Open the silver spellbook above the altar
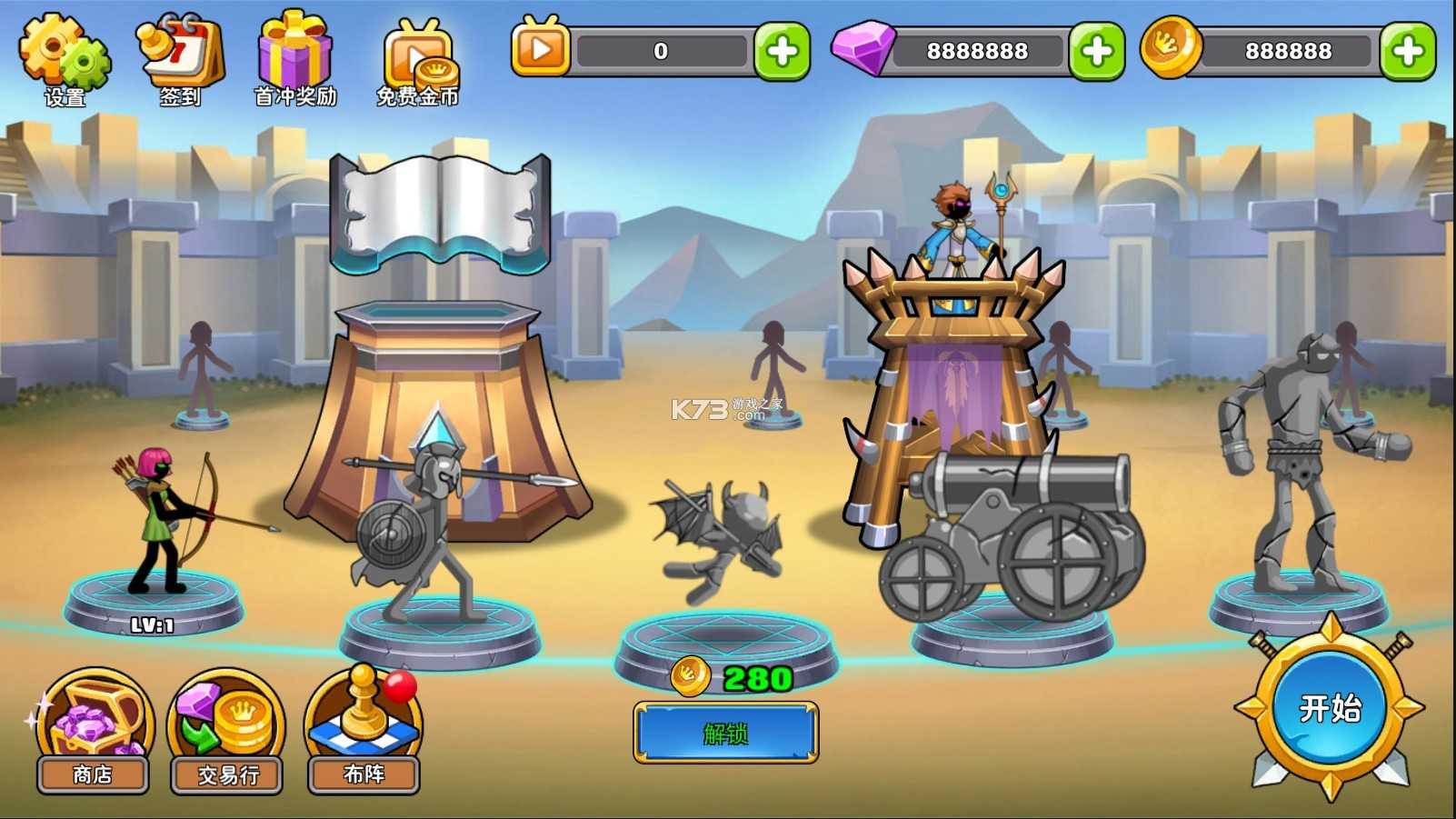 [x=441, y=214]
